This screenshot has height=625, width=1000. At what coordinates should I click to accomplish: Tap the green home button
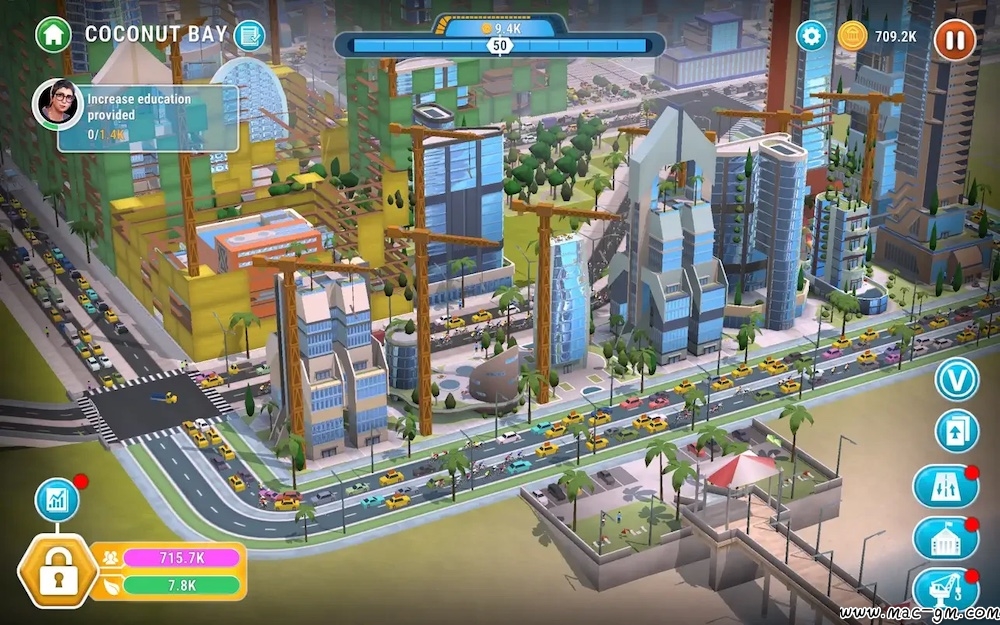pos(53,35)
